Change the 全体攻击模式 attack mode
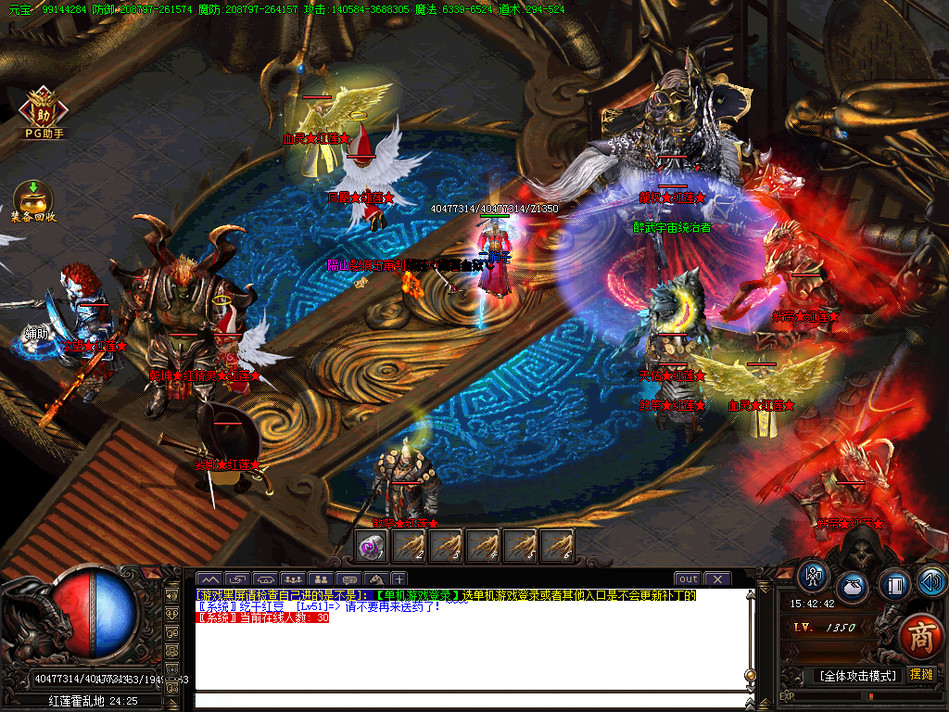949x712 pixels. pos(856,676)
